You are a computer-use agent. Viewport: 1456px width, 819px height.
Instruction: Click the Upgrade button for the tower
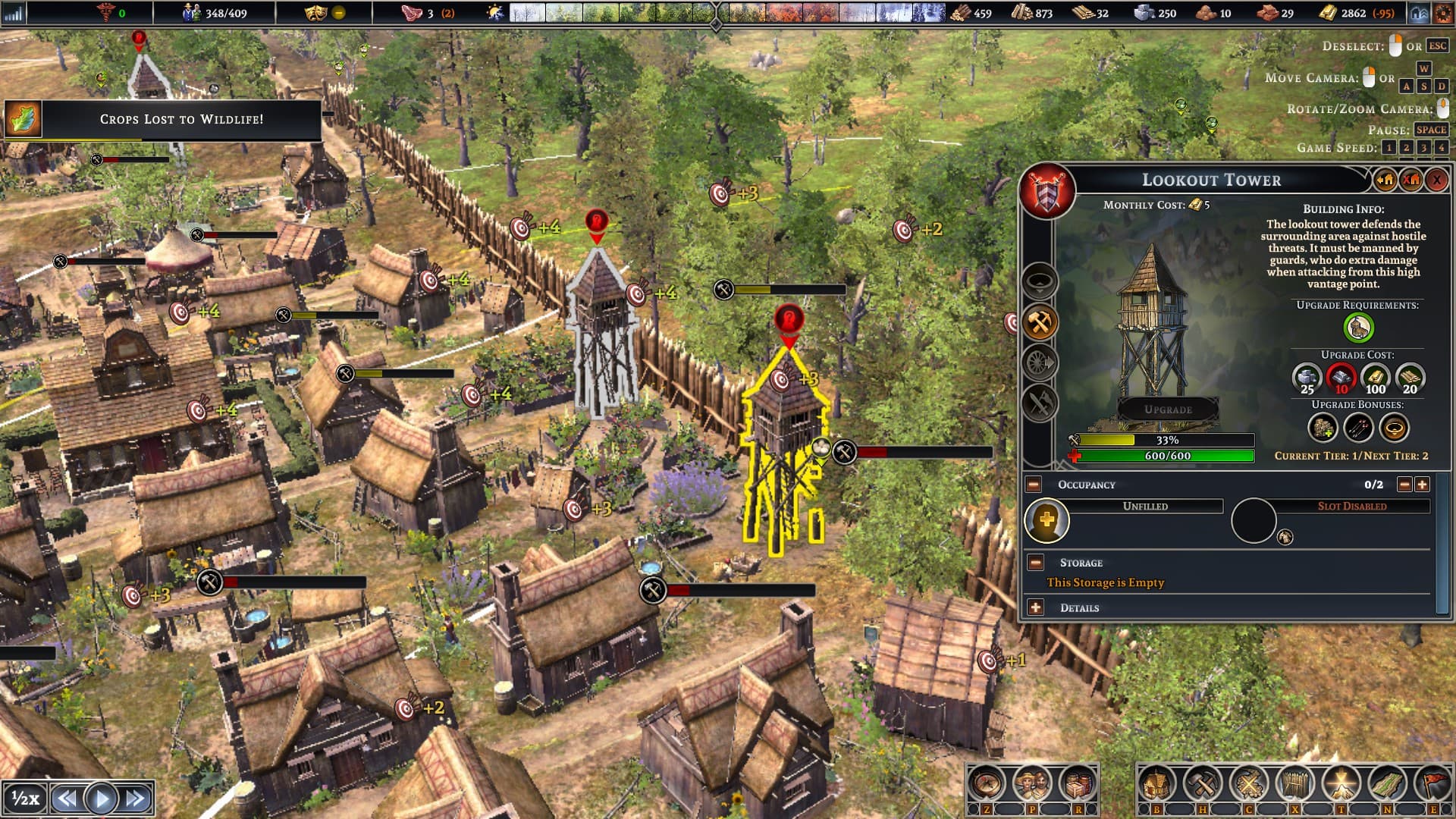coord(1168,409)
